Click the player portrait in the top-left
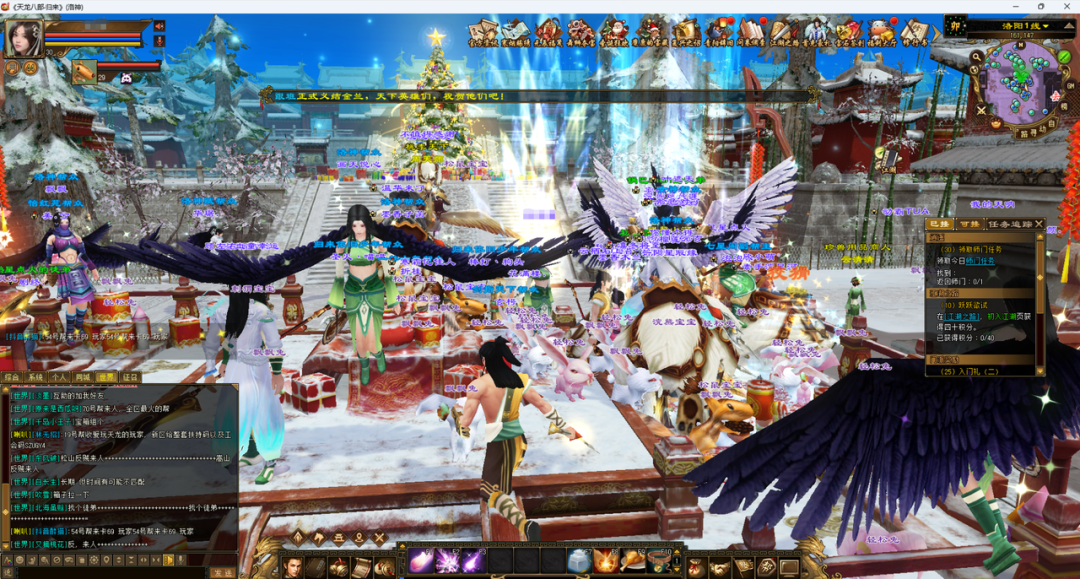Image resolution: width=1080 pixels, height=579 pixels. [x=22, y=39]
